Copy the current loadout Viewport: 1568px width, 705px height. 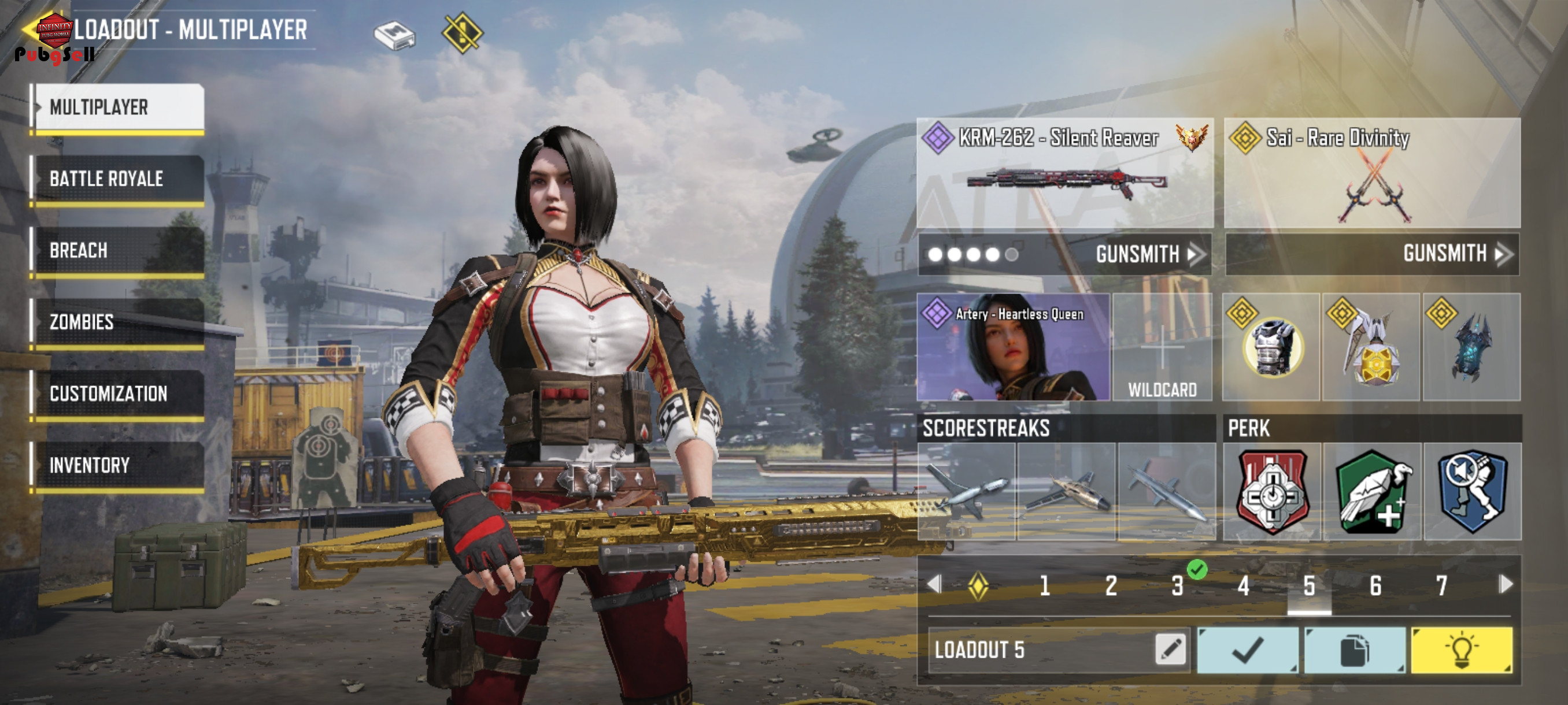click(x=1354, y=650)
